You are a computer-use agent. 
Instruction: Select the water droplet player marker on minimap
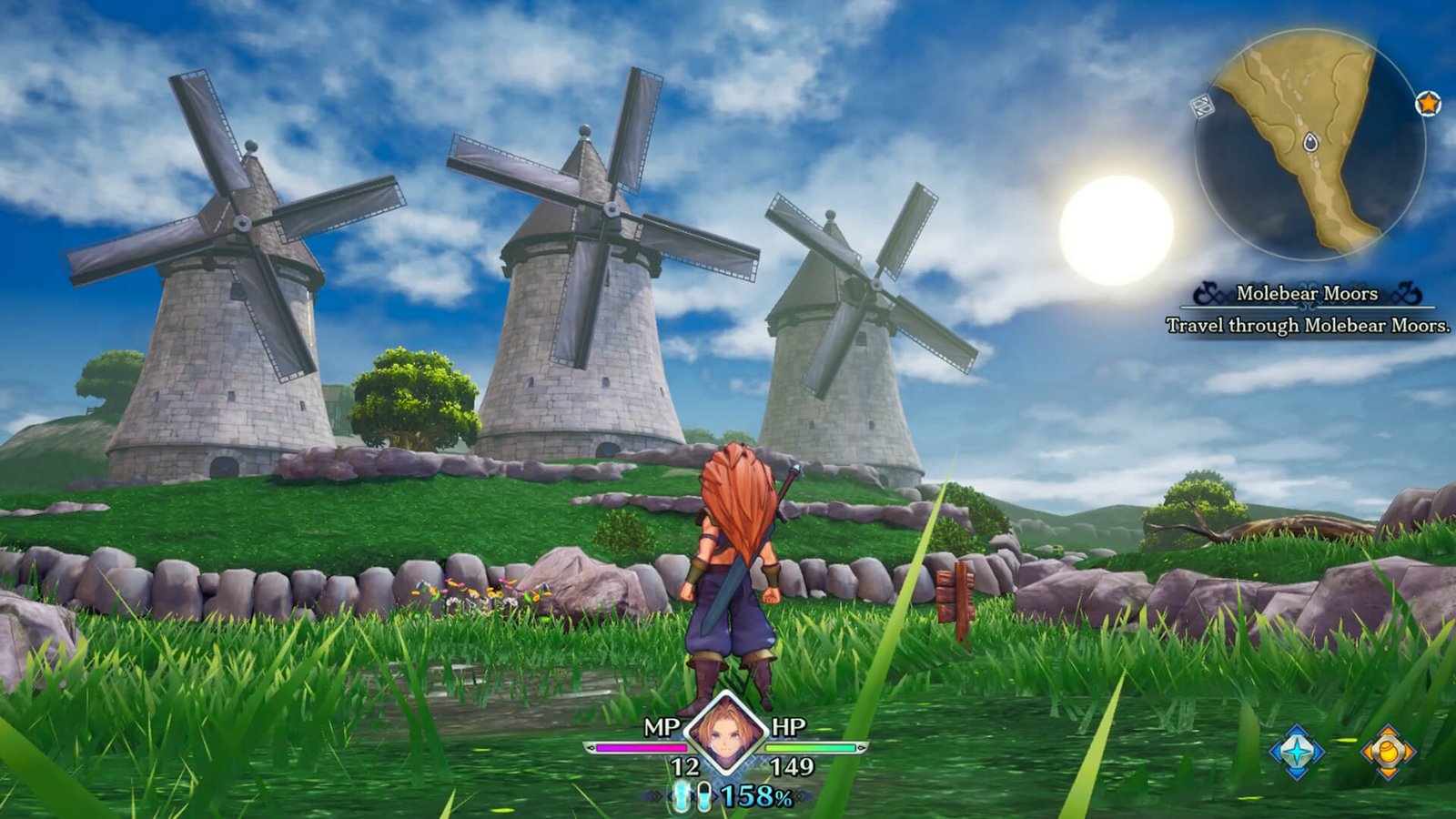click(x=1309, y=142)
